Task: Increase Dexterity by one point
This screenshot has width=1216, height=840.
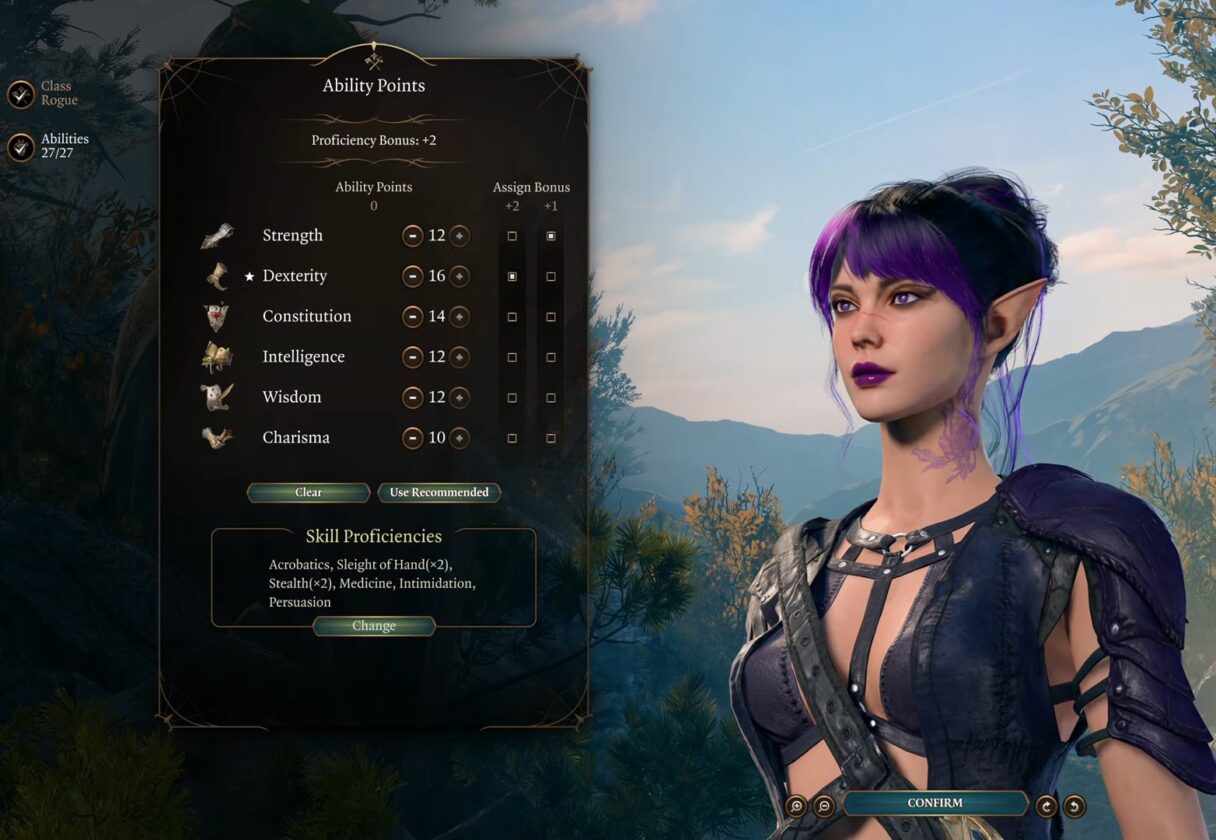Action: [459, 276]
